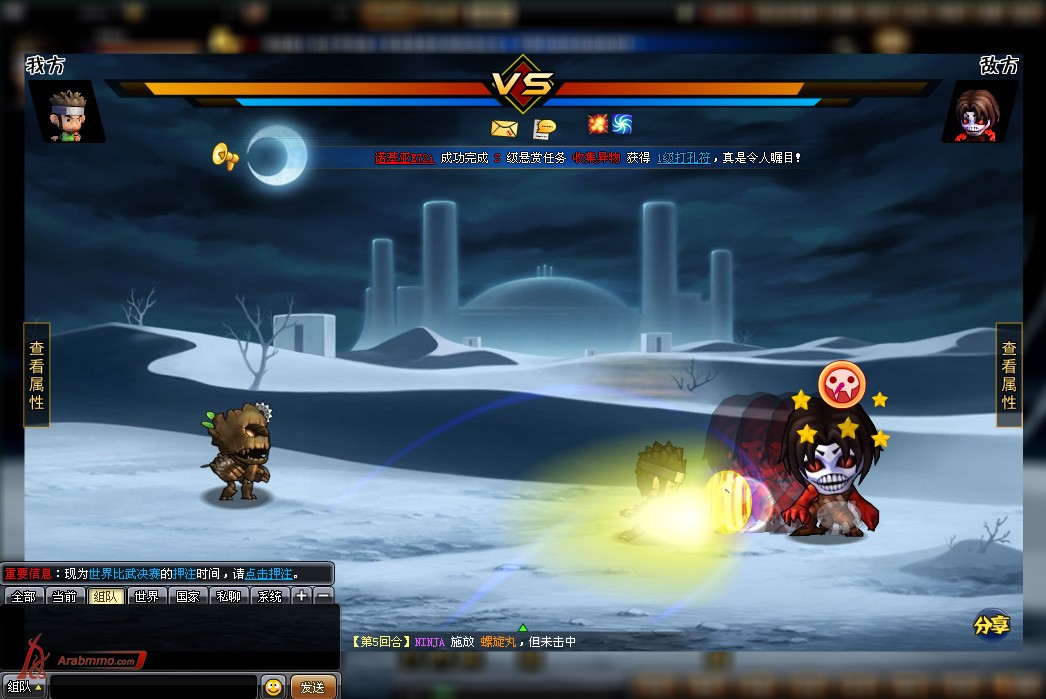This screenshot has width=1046, height=699.
Task: Switch to the 私聊 chat tab
Action: pyautogui.click(x=228, y=597)
